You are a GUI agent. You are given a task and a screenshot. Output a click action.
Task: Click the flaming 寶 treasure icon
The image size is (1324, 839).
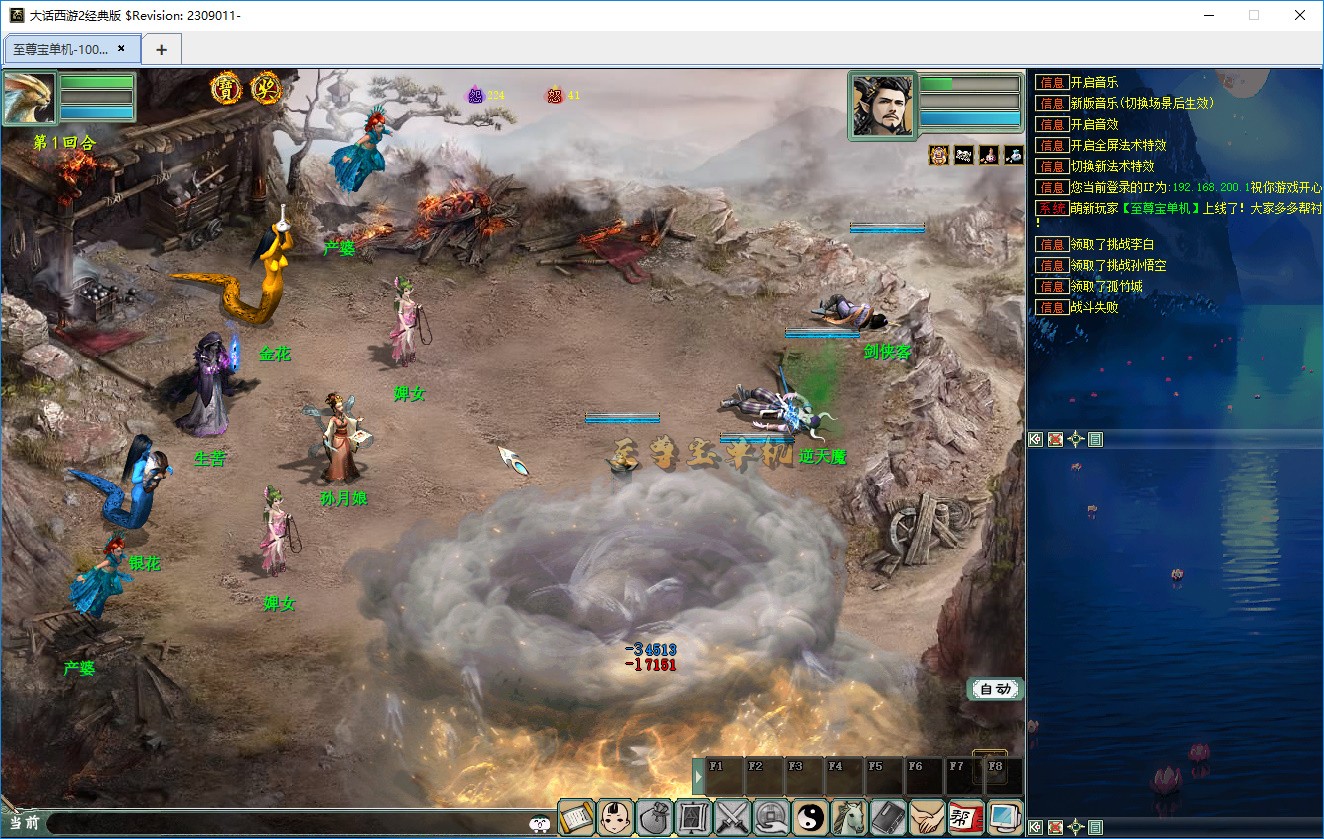(227, 89)
